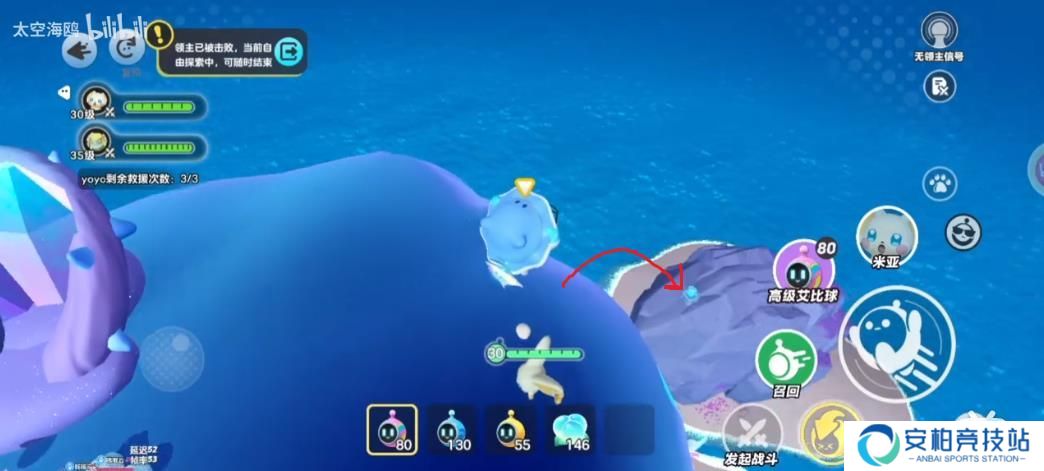
Task: Toggle the document-with-X icon button
Action: [x=938, y=87]
